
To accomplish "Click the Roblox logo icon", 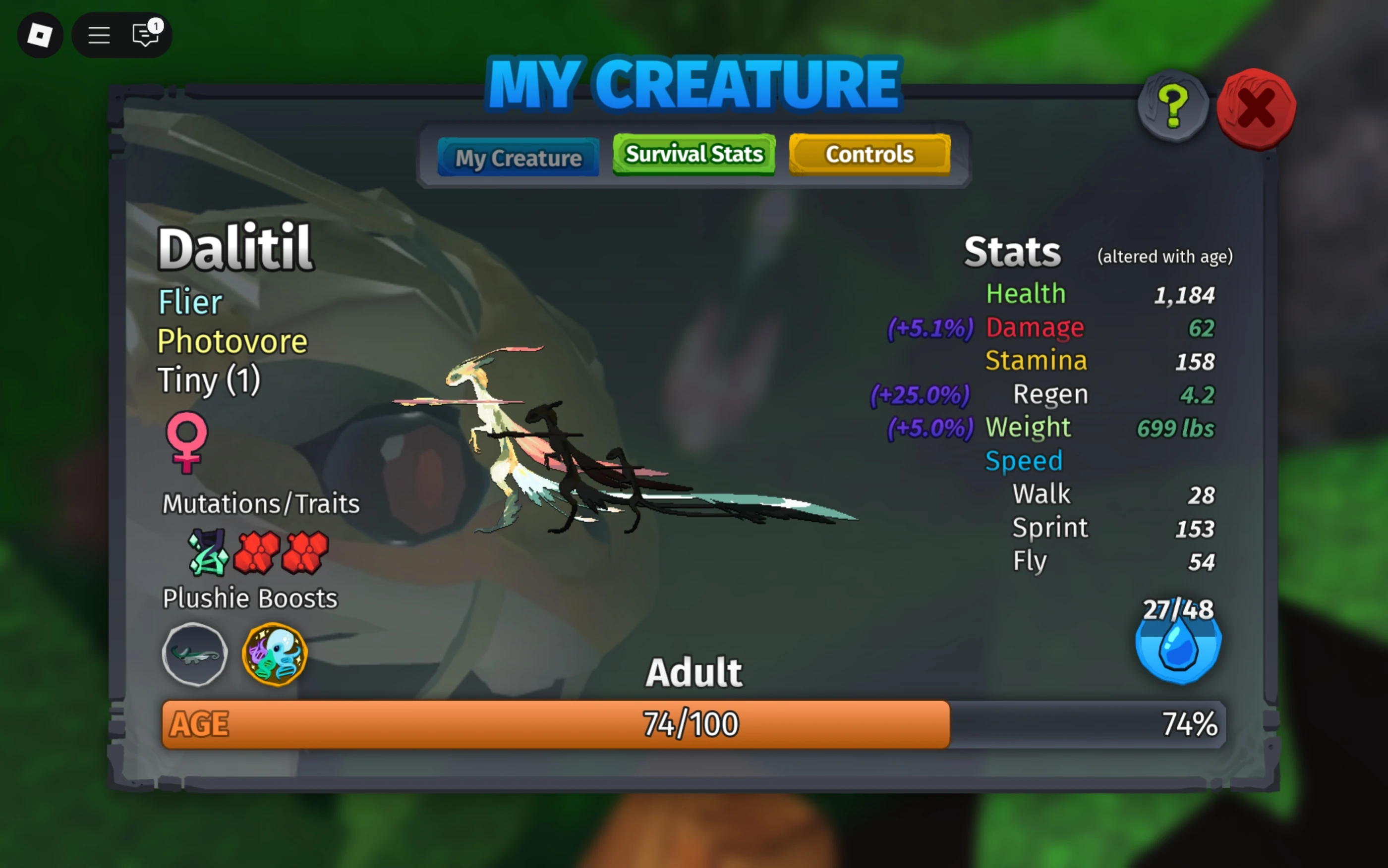I will (40, 35).
